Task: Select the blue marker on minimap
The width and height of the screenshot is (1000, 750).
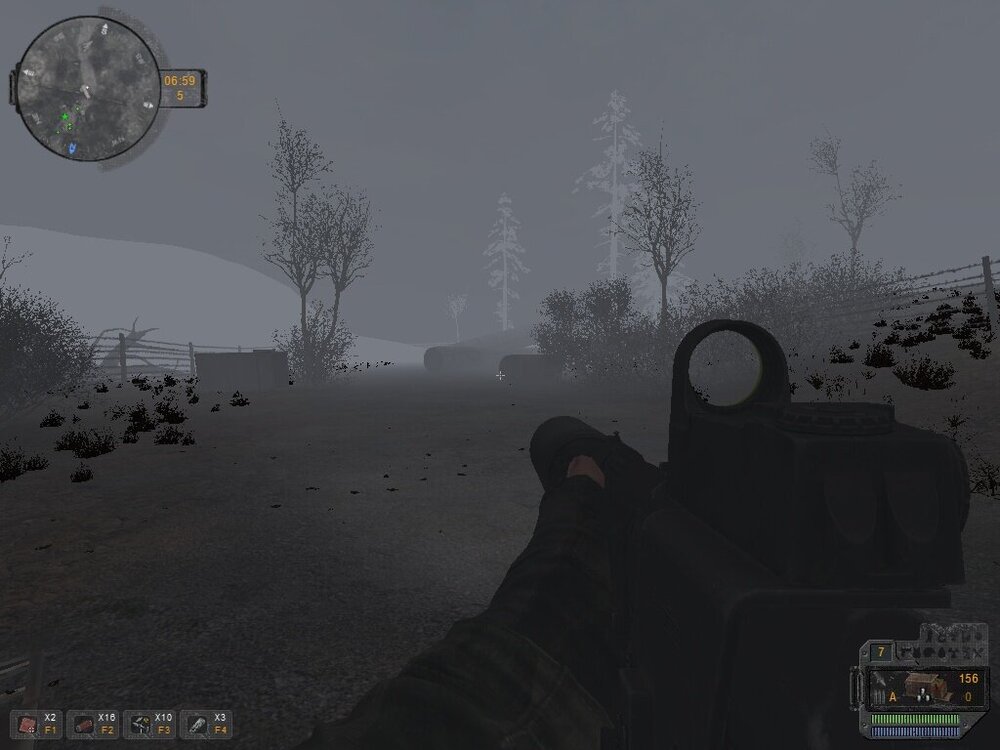Action: [73, 147]
